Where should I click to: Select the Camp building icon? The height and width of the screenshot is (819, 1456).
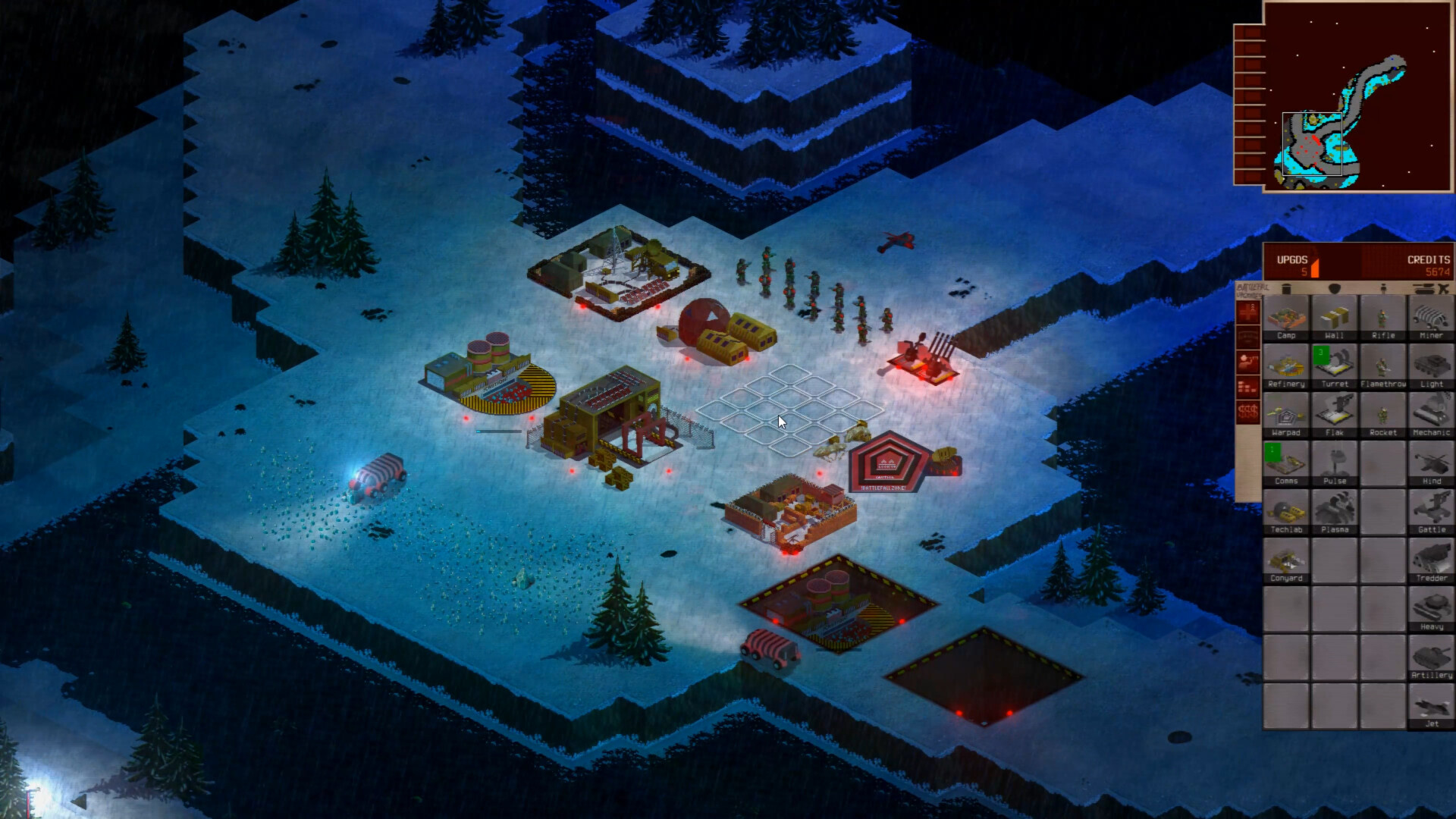[x=1285, y=318]
